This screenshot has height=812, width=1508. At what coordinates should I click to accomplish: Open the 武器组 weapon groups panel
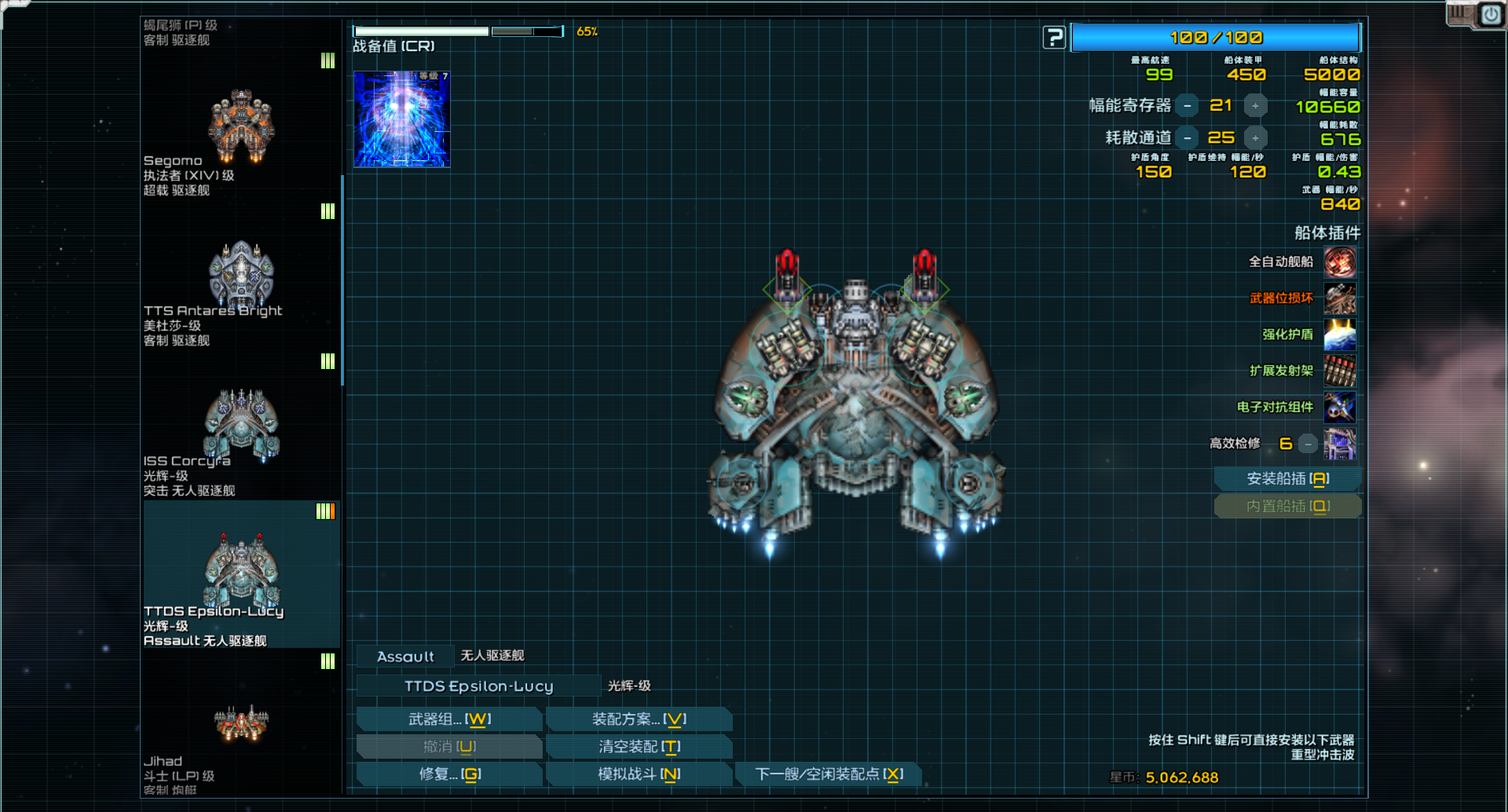click(449, 719)
